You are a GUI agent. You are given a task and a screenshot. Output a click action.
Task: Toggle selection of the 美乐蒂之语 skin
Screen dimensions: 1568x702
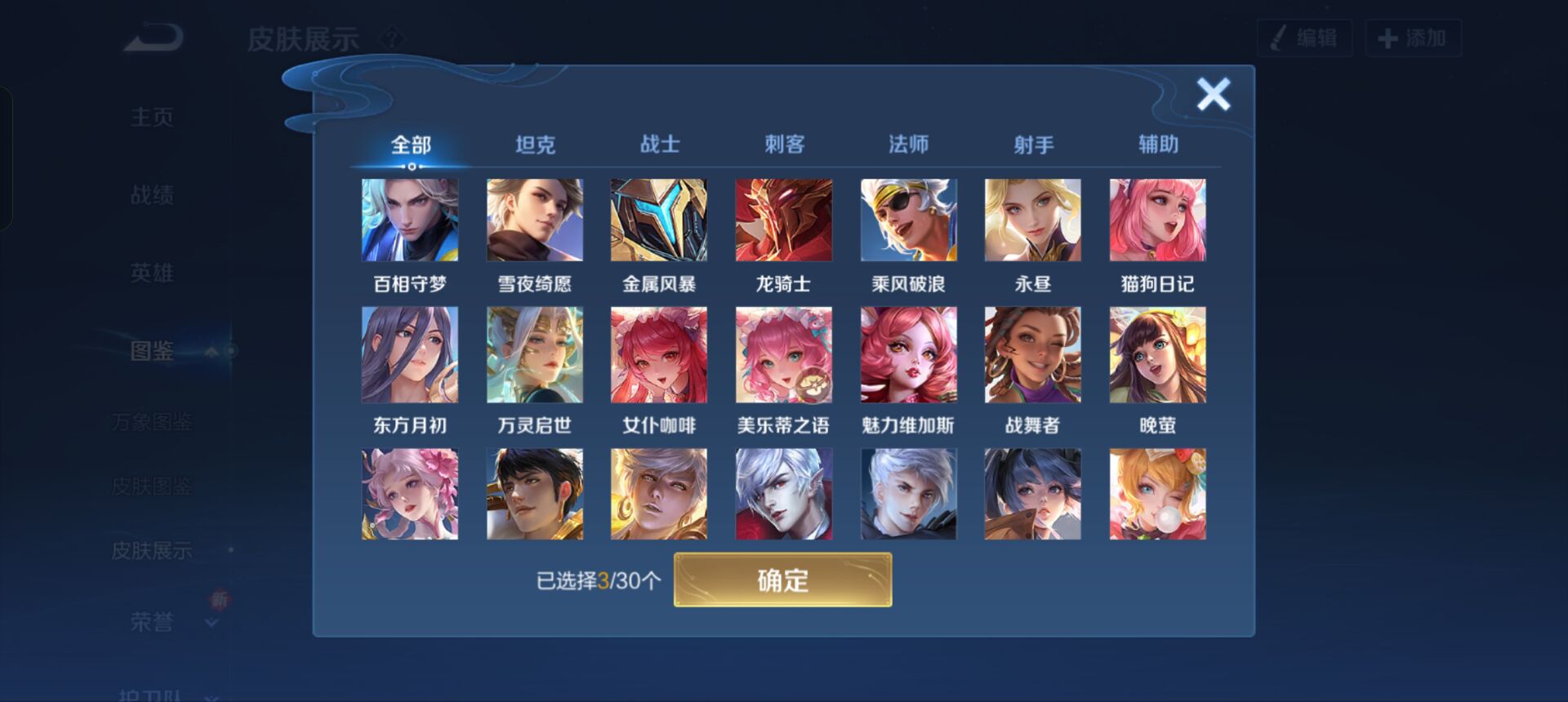coord(783,355)
